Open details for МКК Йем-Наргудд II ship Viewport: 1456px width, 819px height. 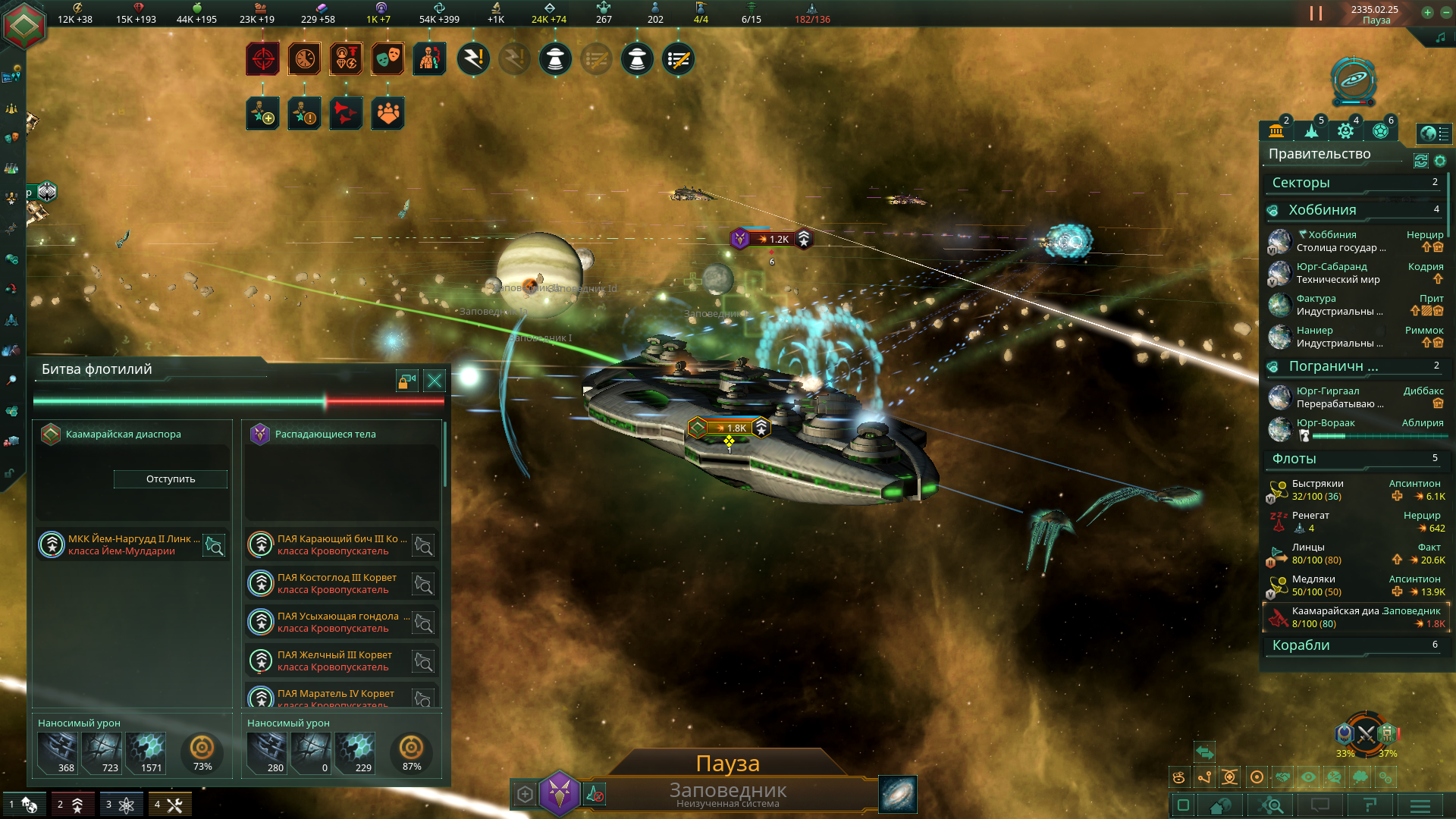[x=215, y=545]
